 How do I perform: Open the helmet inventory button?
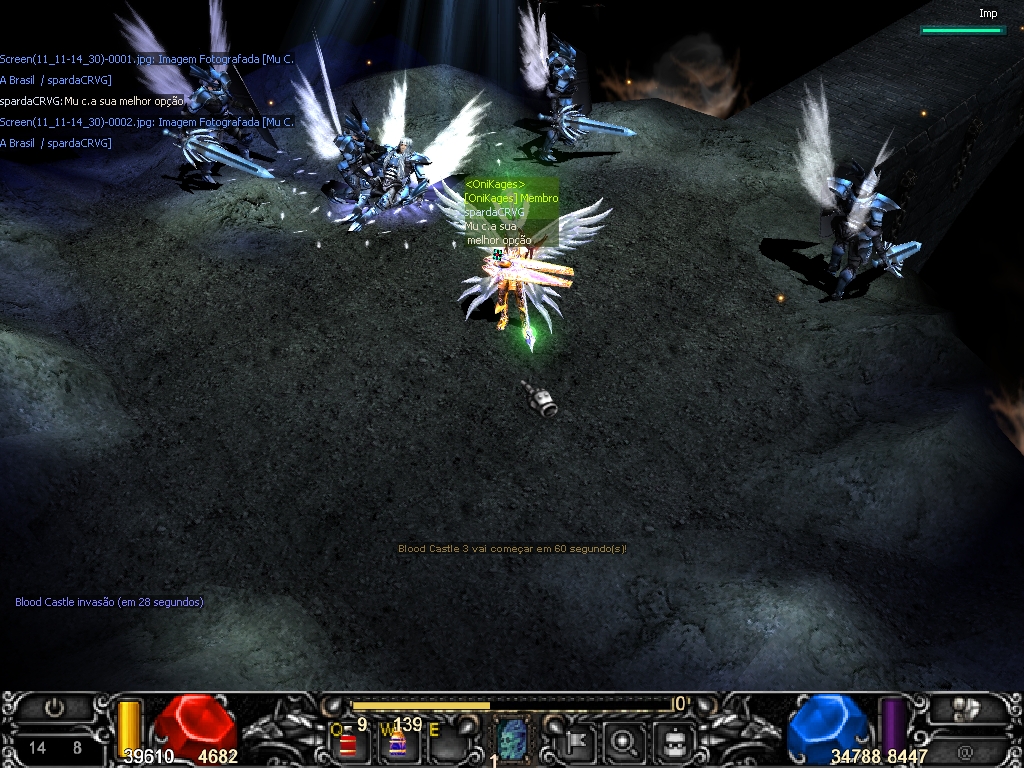point(674,741)
